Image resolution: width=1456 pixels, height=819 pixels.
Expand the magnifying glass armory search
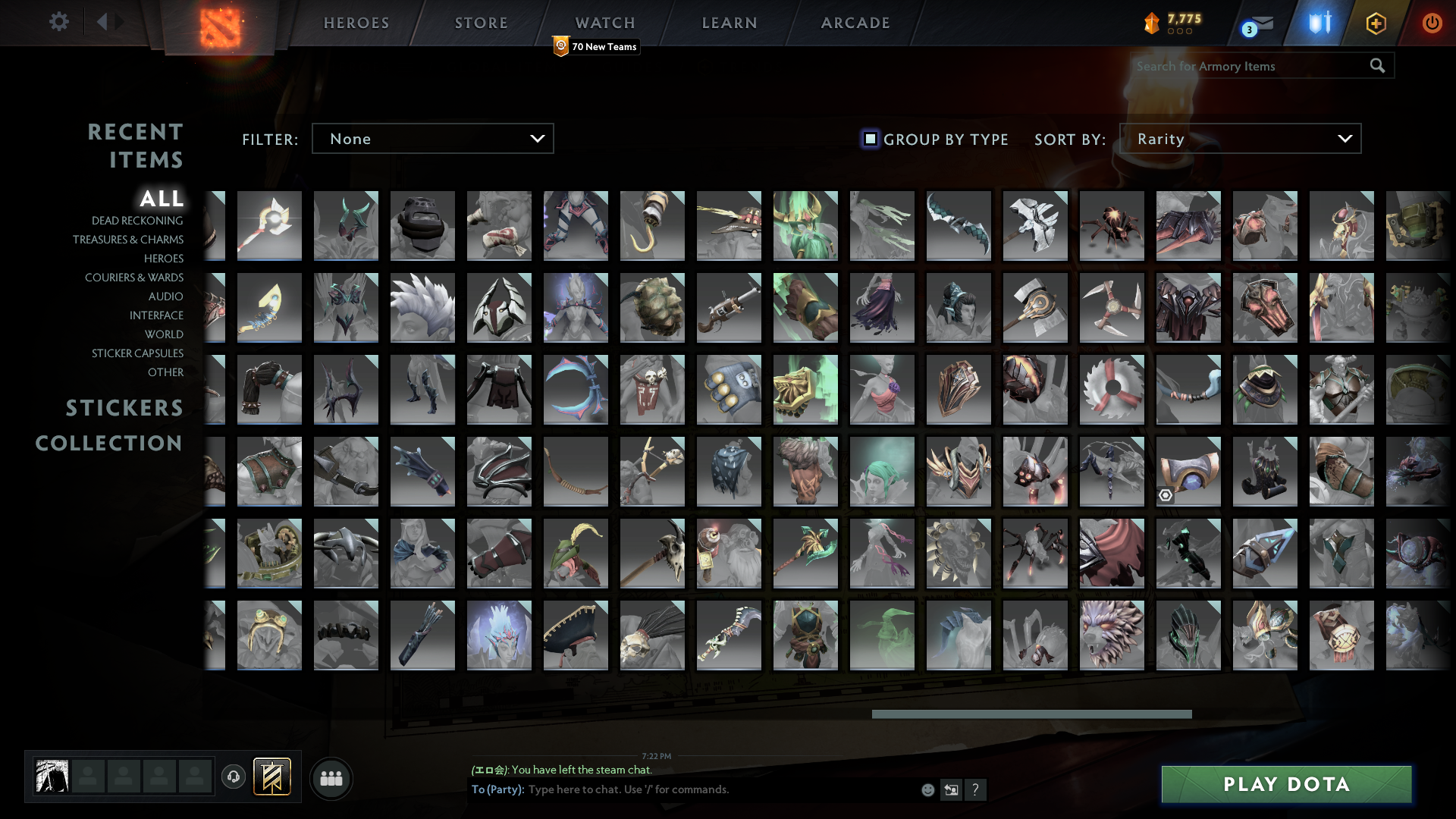(x=1378, y=66)
